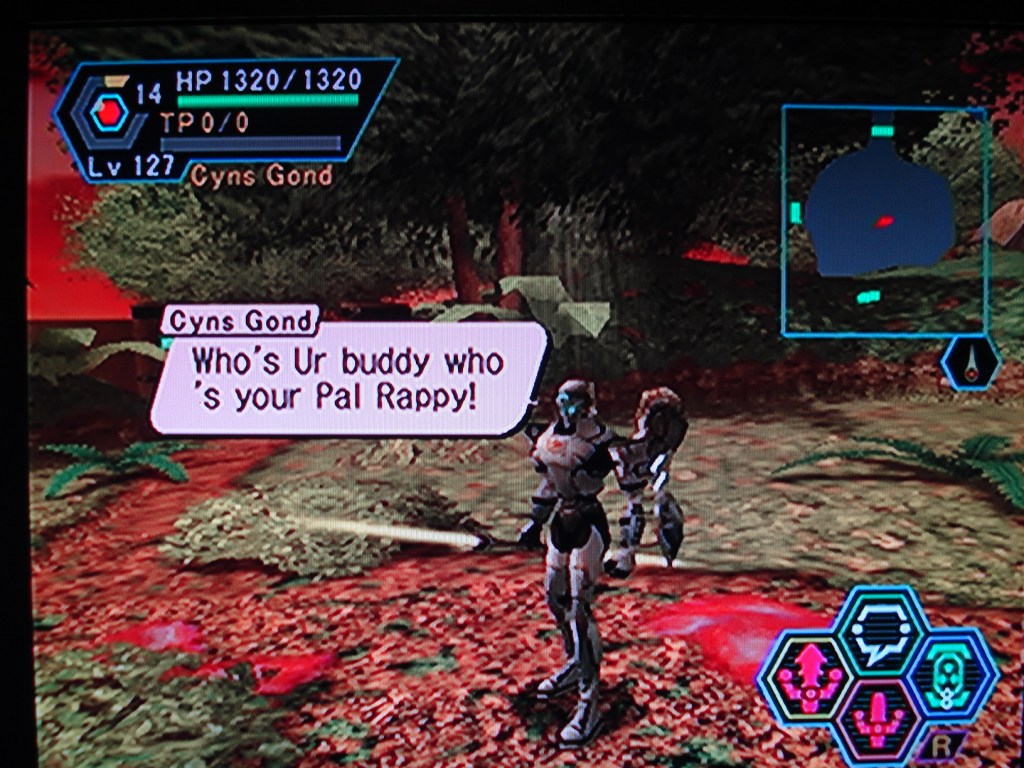Activate the larger pink heavy attack icon
The width and height of the screenshot is (1024, 768).
(x=806, y=675)
